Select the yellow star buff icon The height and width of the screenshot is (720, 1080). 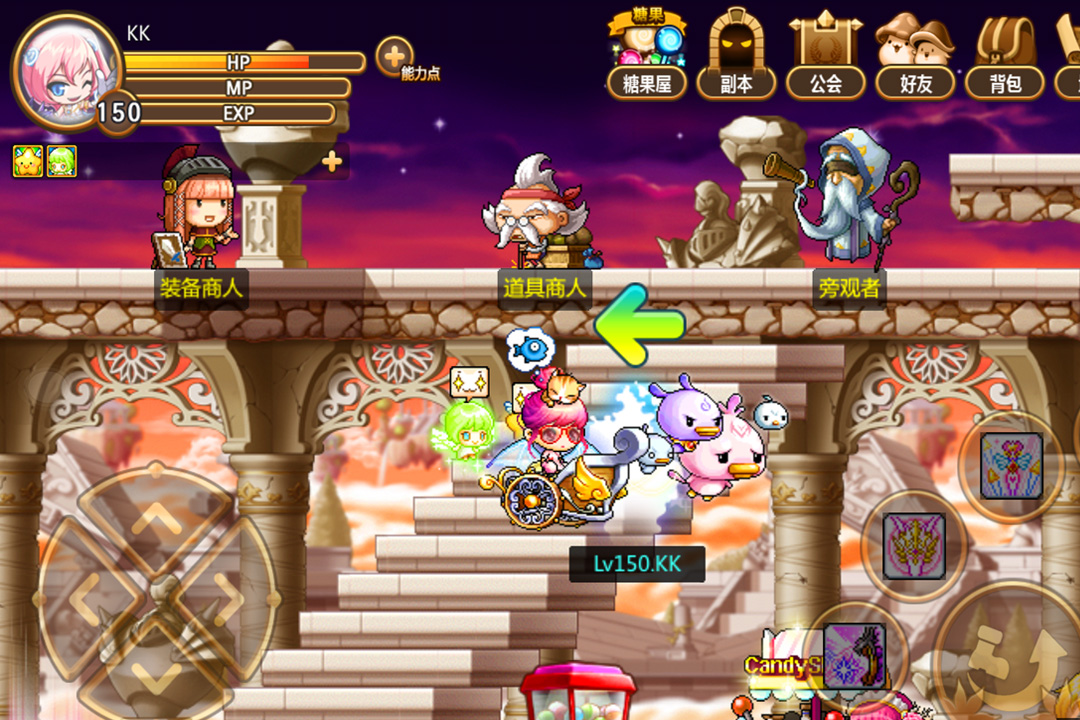(x=27, y=160)
